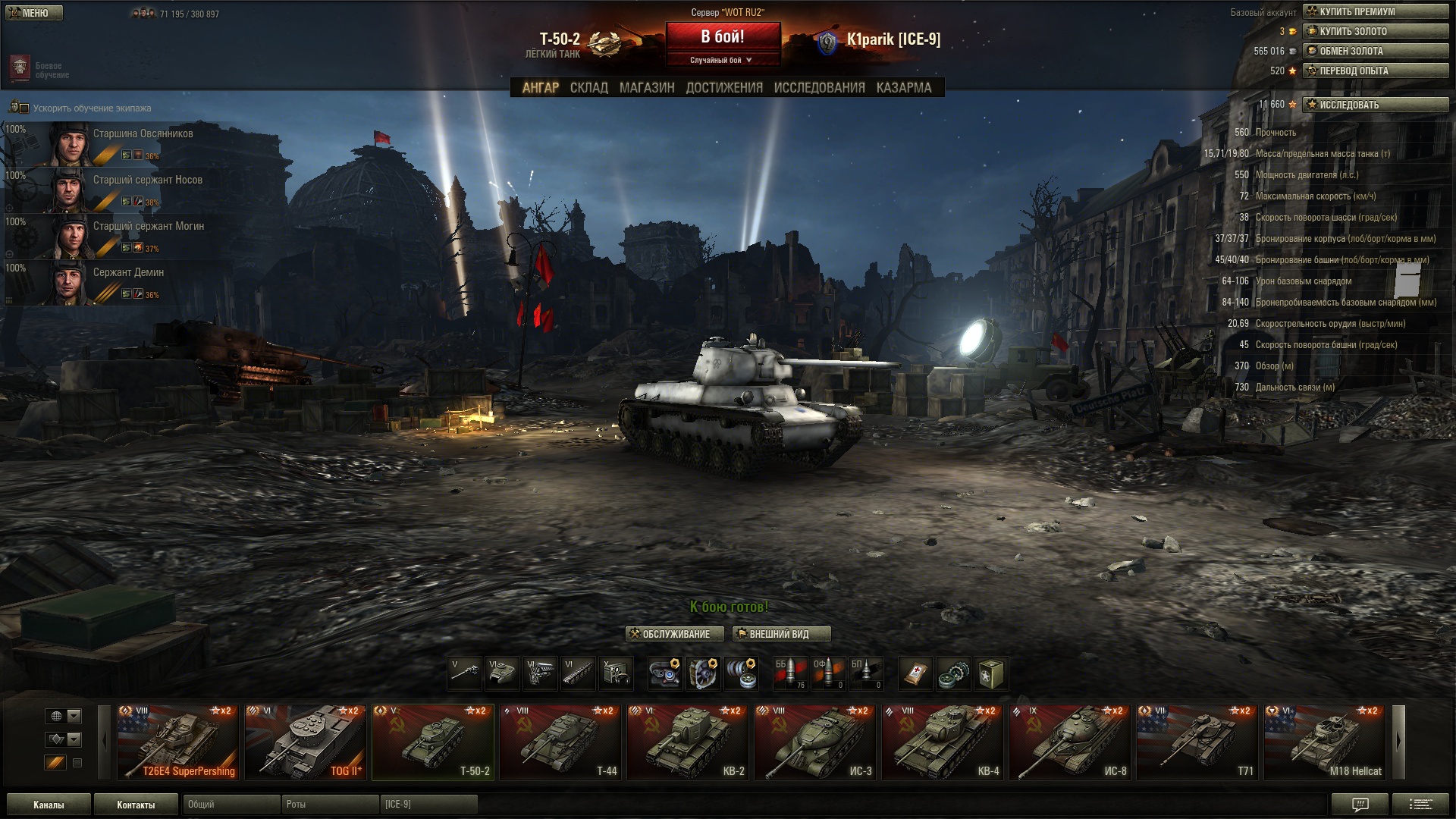Select the ИС-3 tank in carousel

pyautogui.click(x=815, y=742)
